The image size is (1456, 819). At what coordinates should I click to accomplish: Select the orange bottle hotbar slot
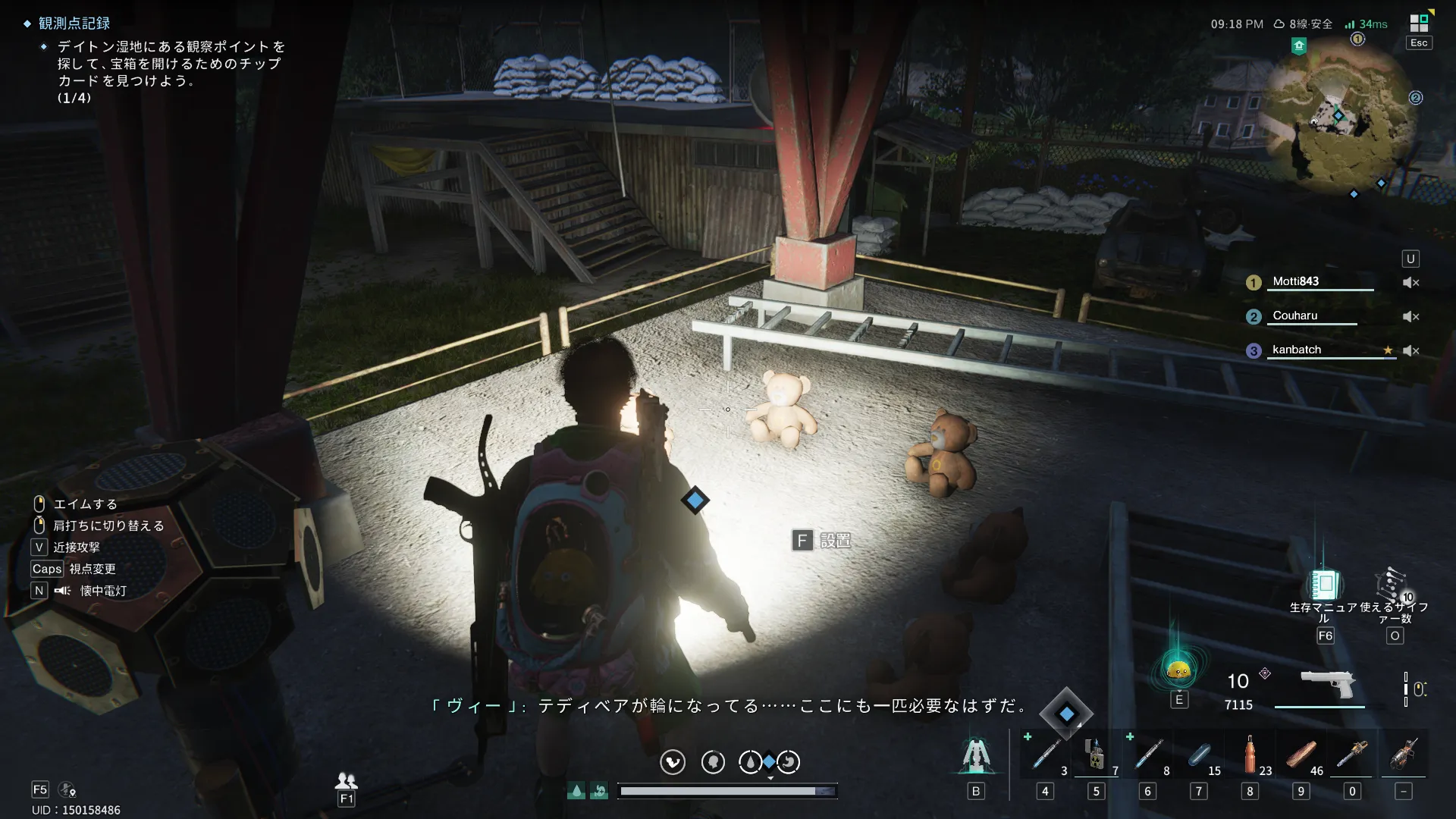1250,755
